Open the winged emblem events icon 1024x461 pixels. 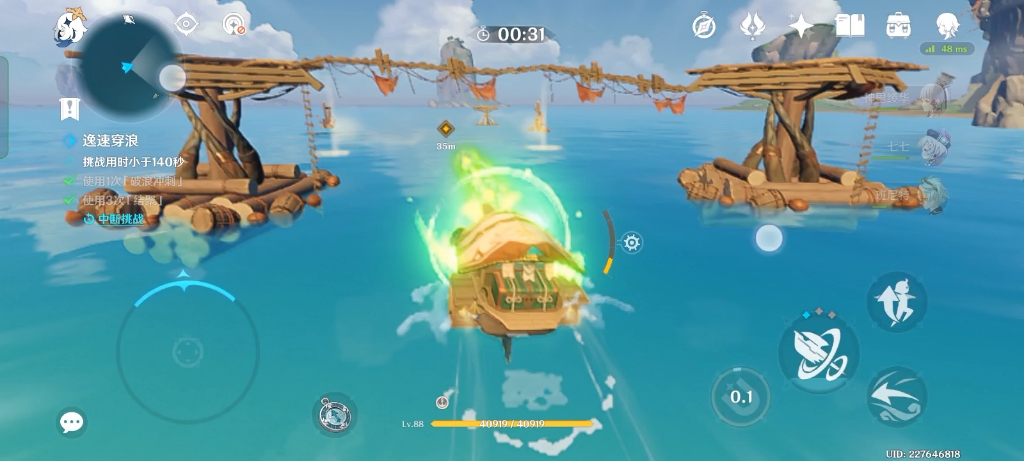coord(752,25)
